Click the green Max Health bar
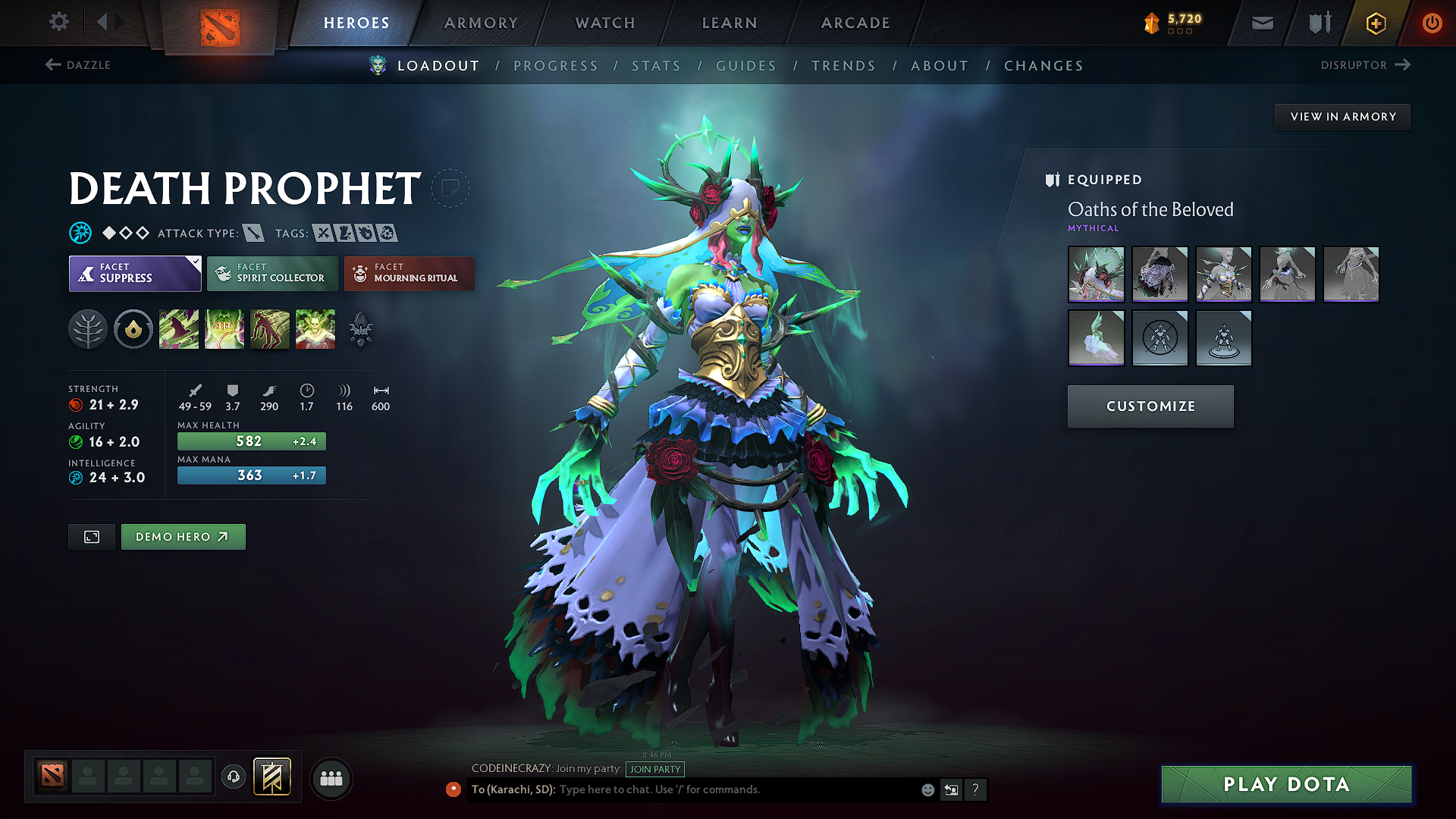Image resolution: width=1456 pixels, height=819 pixels. [x=251, y=441]
